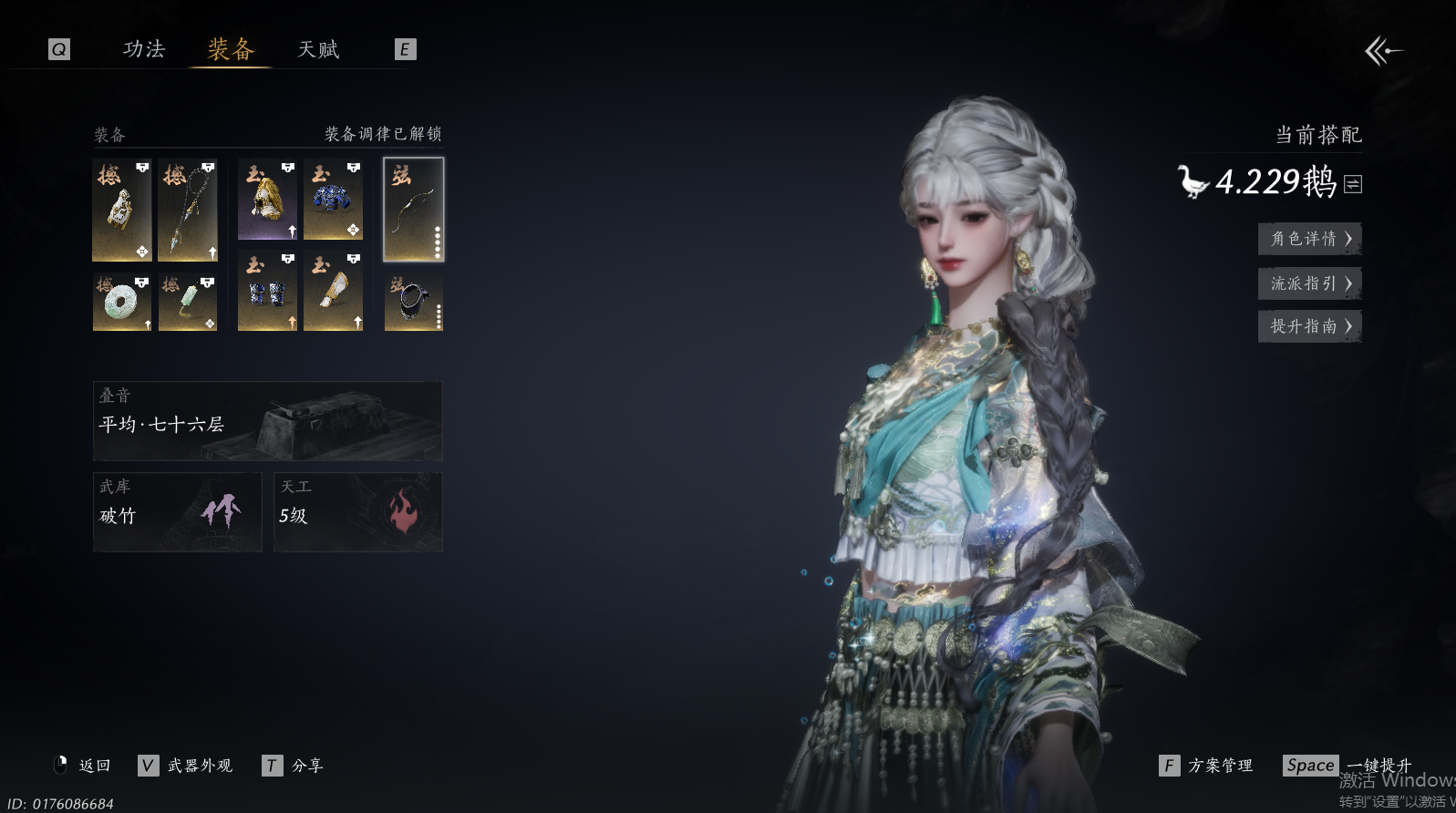
Task: Pick the green jade pendant slot
Action: pos(188,302)
